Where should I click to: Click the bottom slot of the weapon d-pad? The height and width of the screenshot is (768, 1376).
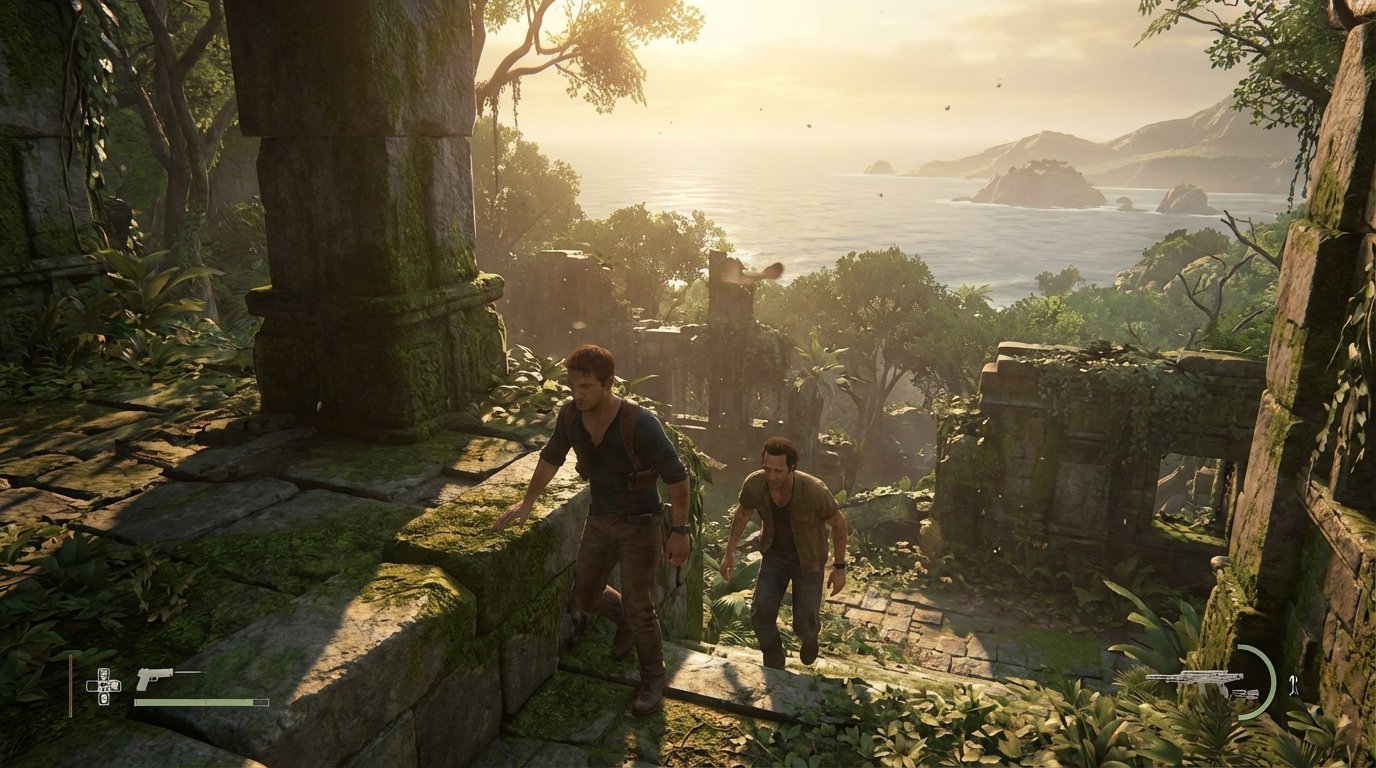coord(103,699)
